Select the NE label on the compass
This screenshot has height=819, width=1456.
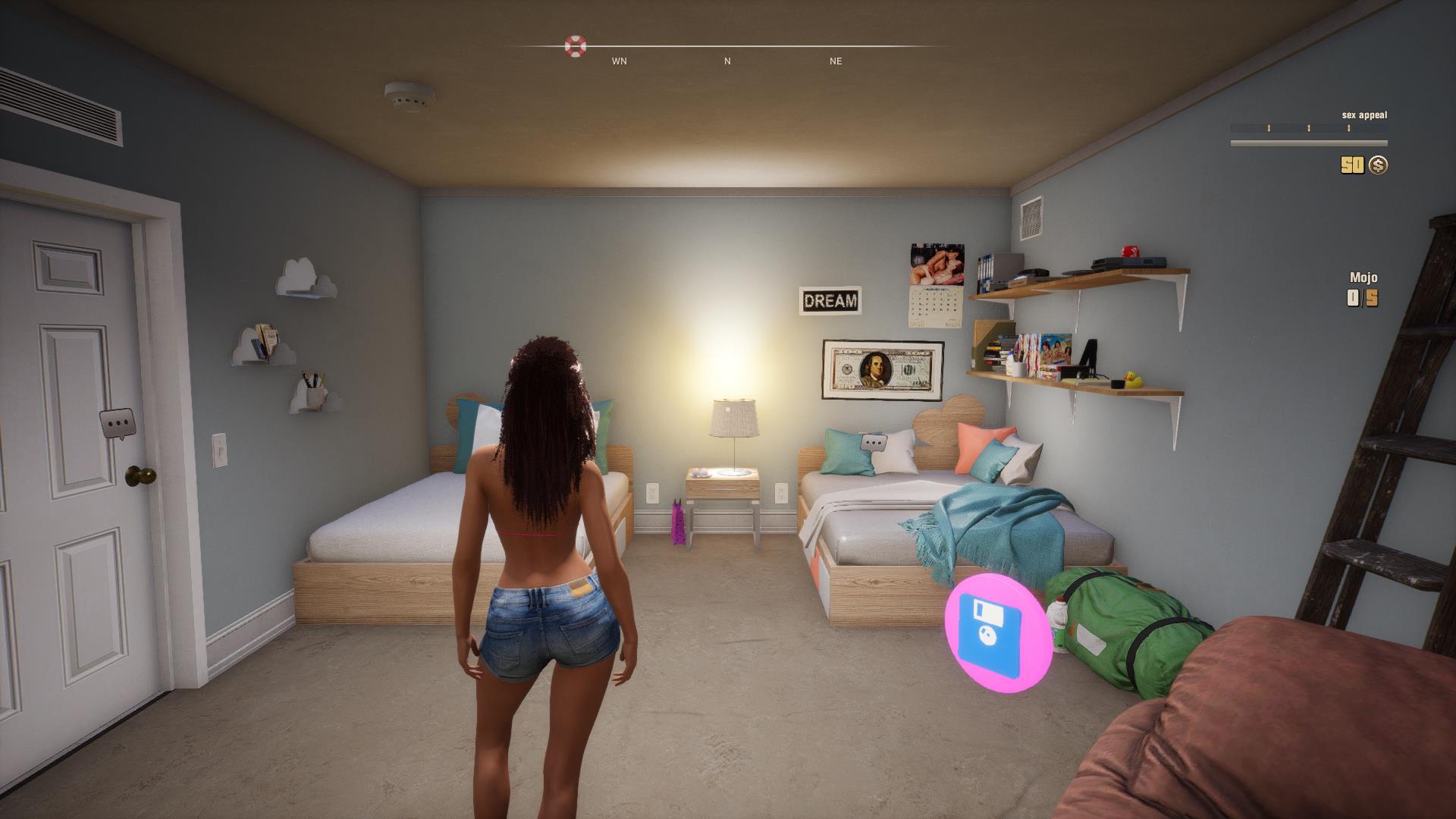(x=835, y=61)
